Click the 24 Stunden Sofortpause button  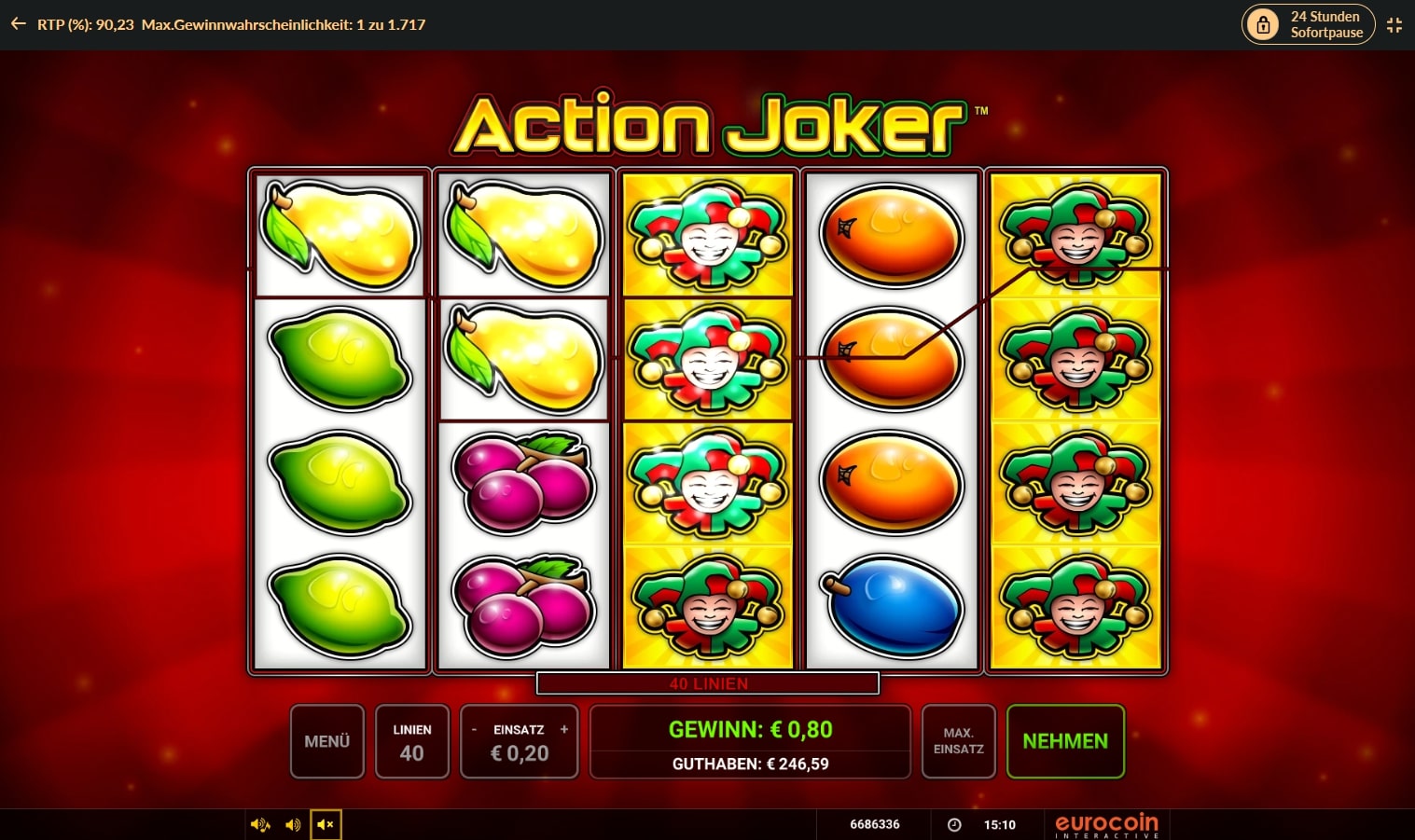(x=1309, y=24)
